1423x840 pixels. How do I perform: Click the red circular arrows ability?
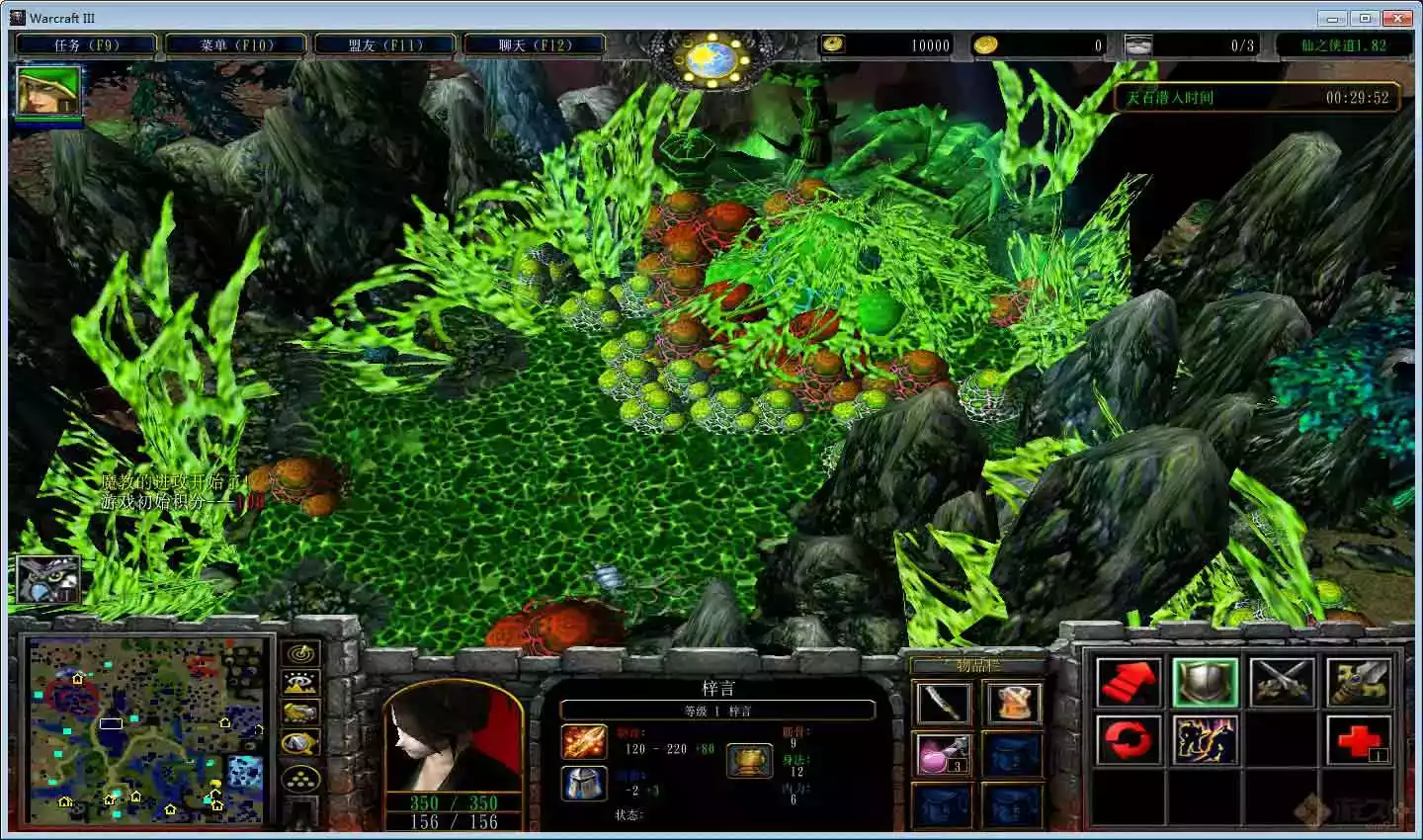[1129, 740]
